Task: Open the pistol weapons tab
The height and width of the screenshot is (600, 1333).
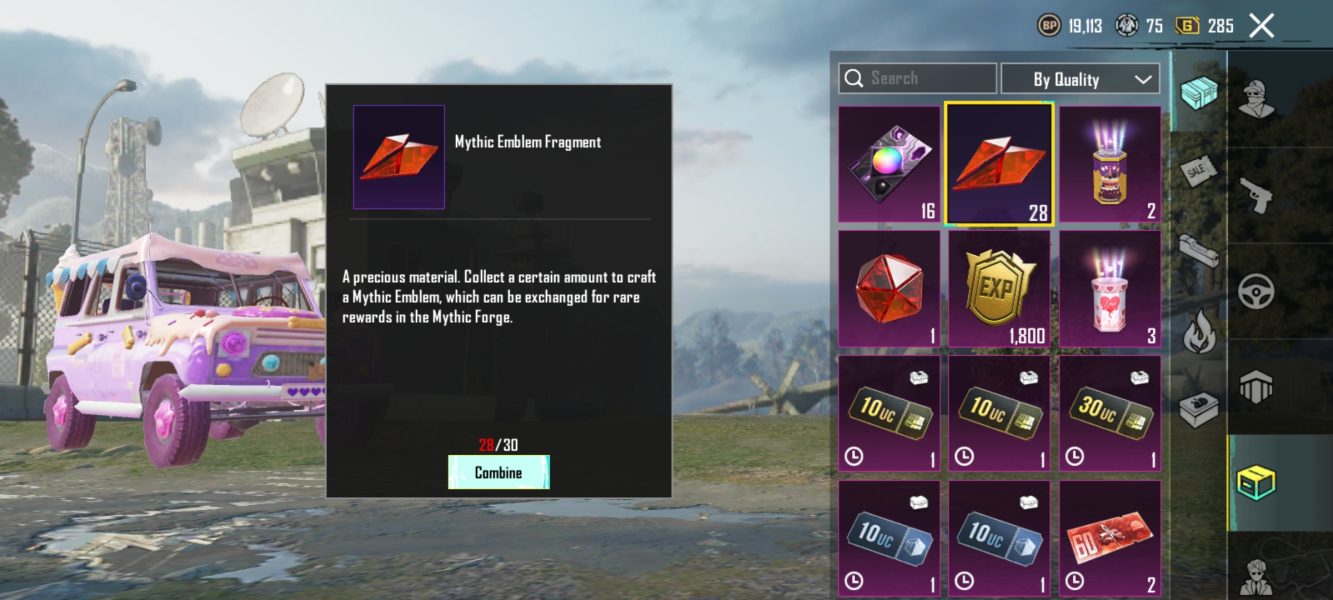Action: click(1257, 193)
